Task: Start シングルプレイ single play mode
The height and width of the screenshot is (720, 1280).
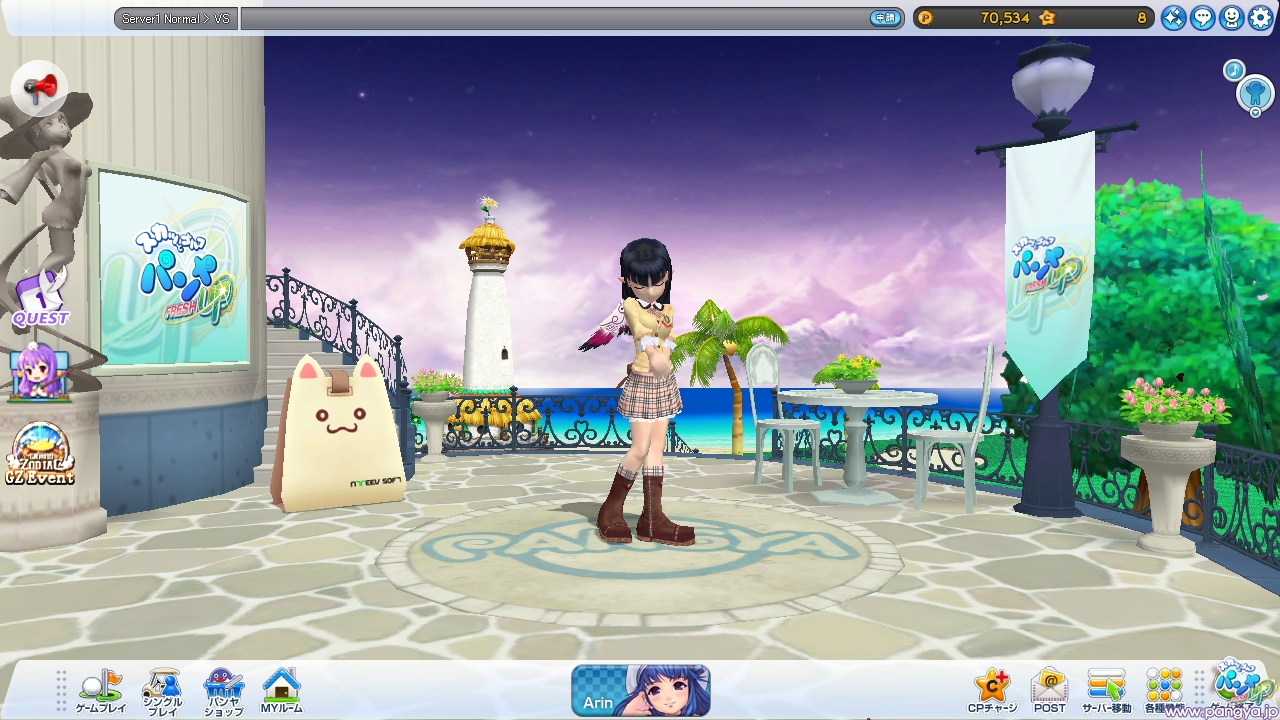Action: click(161, 689)
